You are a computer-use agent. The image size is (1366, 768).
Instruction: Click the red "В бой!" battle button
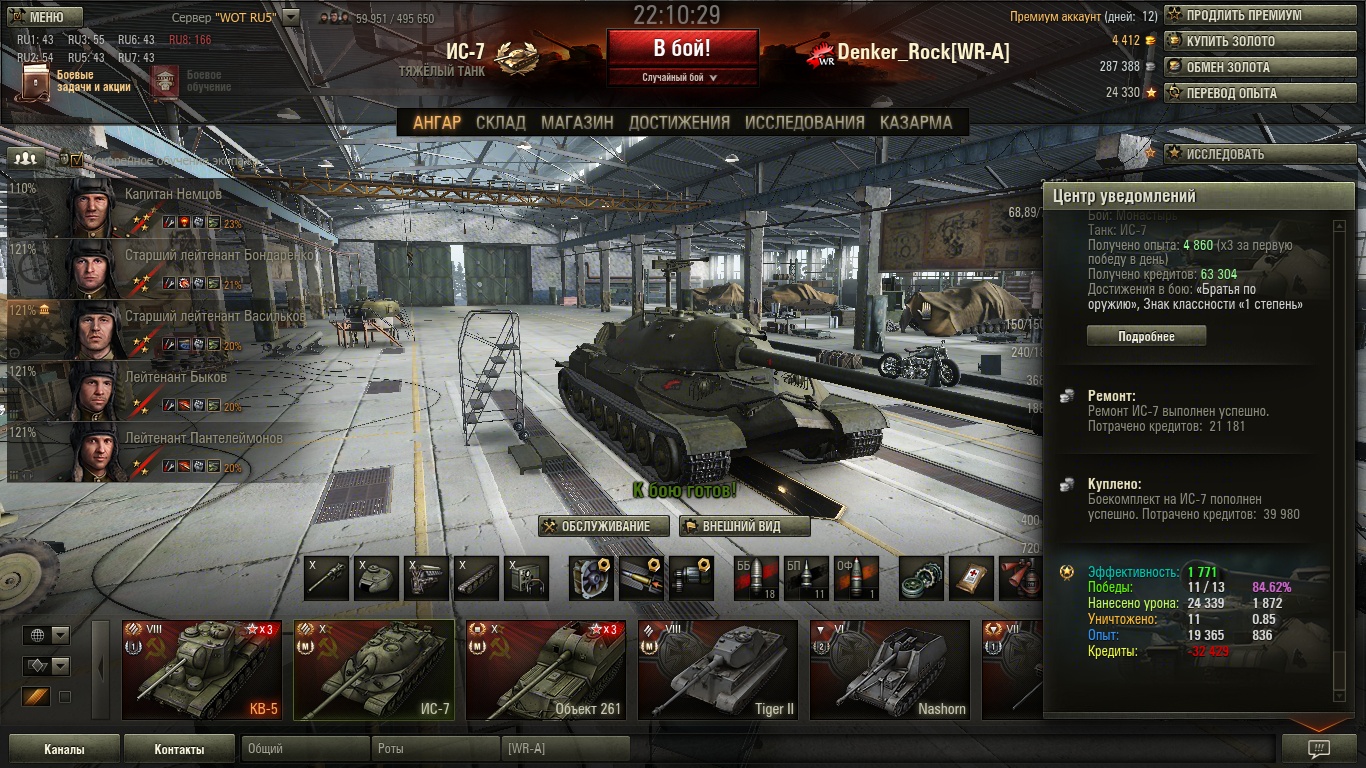click(x=682, y=49)
